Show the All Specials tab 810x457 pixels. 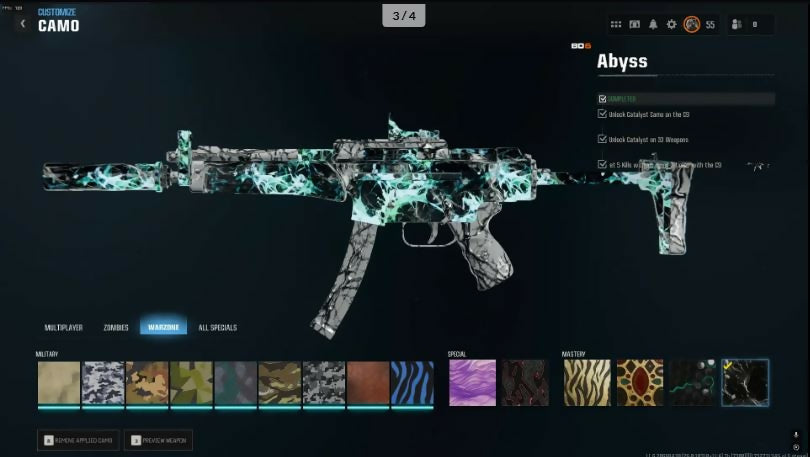(x=218, y=327)
